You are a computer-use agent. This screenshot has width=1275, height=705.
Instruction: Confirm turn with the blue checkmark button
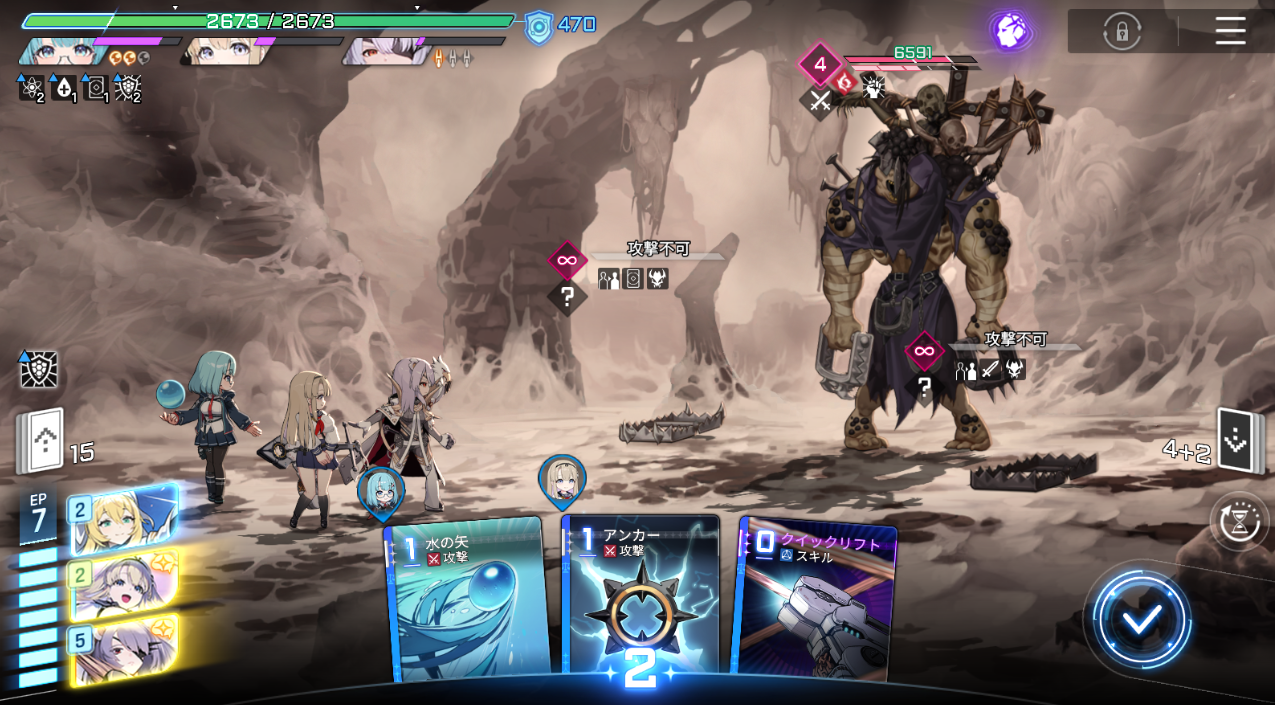(1140, 620)
